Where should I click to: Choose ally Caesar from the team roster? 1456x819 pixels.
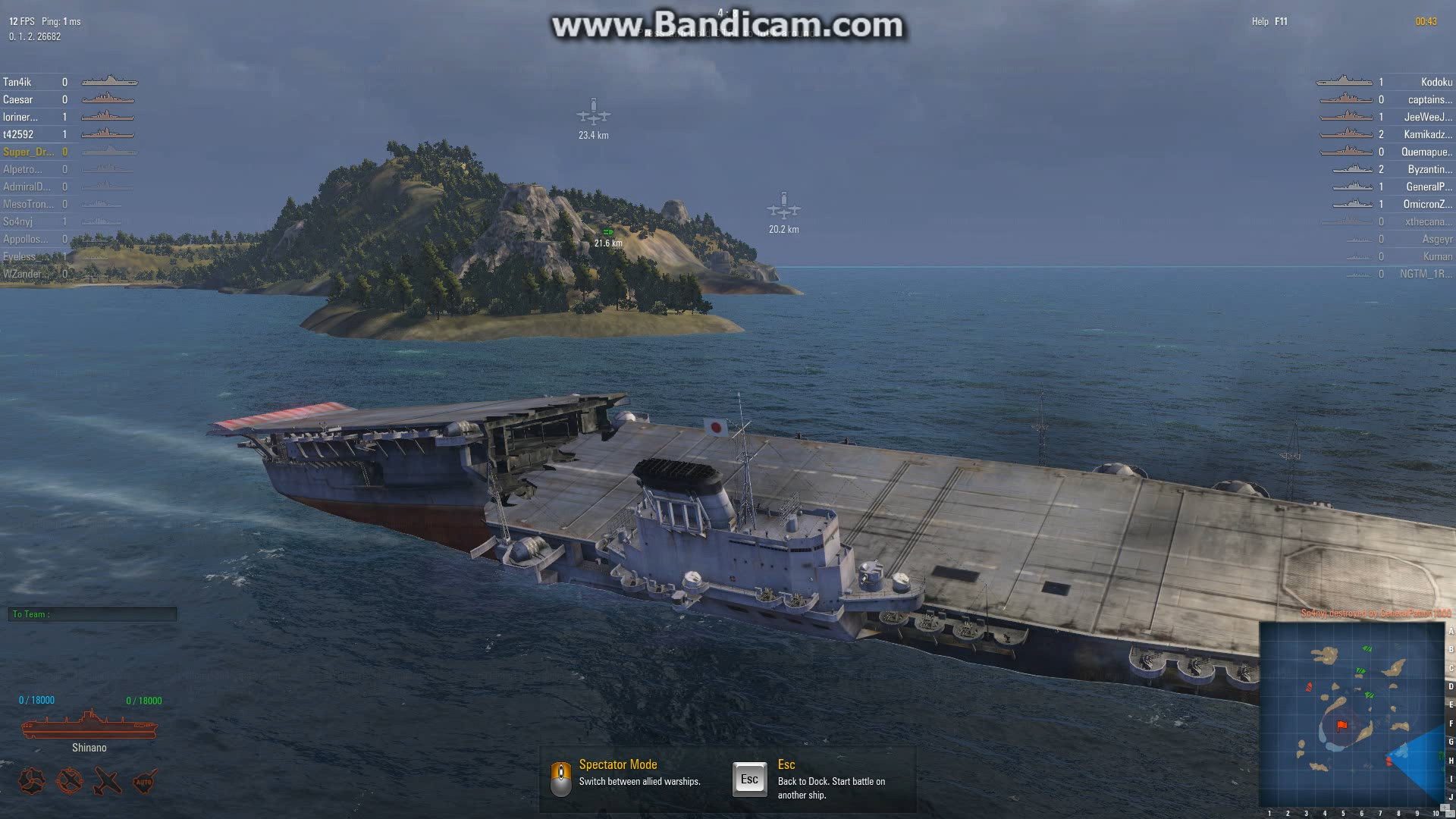18,99
